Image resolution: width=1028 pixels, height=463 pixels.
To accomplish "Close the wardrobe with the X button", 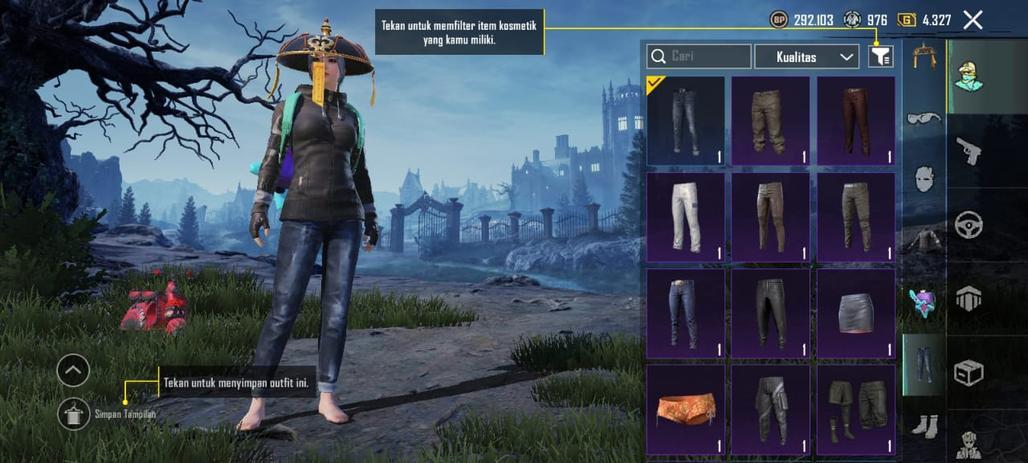I will click(x=972, y=20).
